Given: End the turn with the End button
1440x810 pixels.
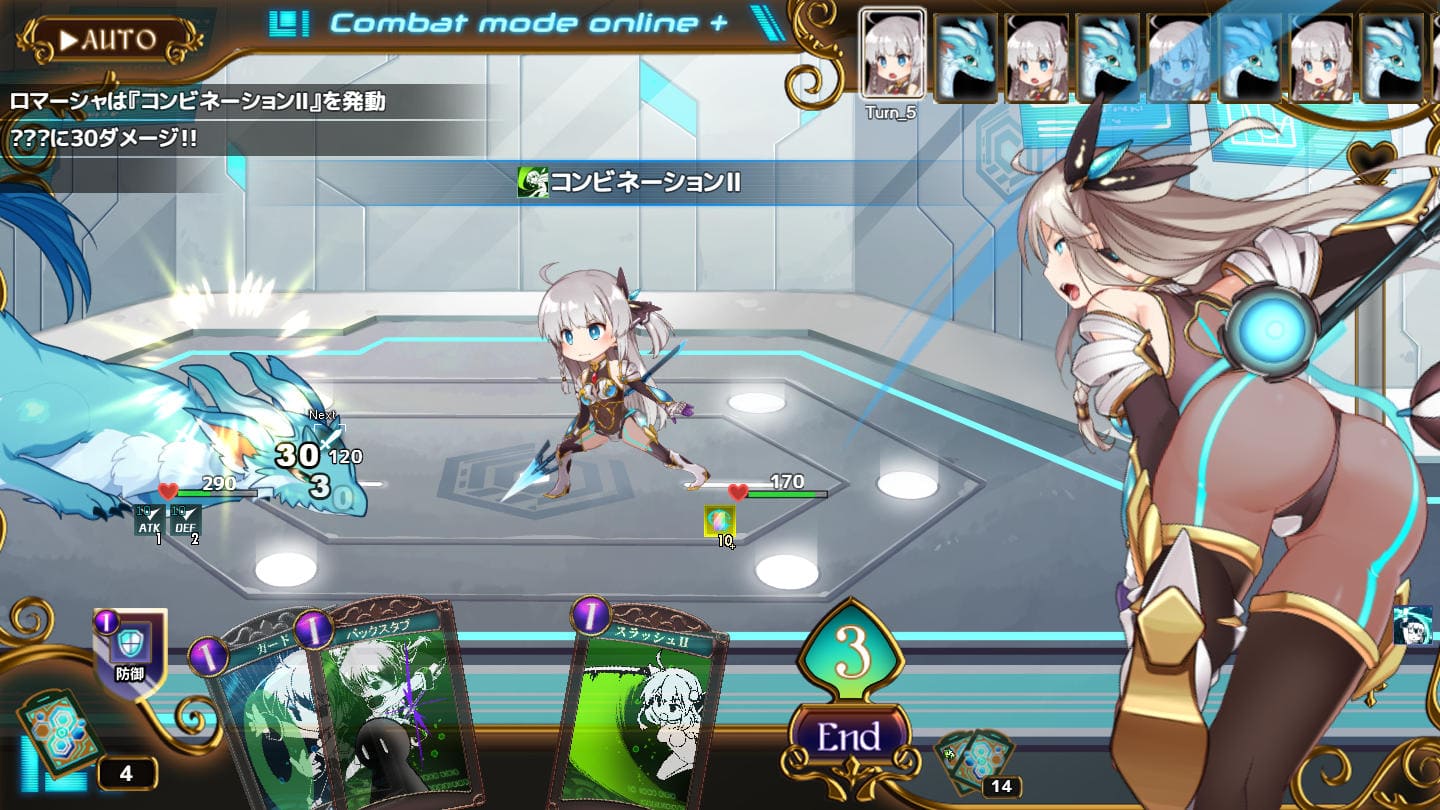Looking at the screenshot, I should 849,737.
